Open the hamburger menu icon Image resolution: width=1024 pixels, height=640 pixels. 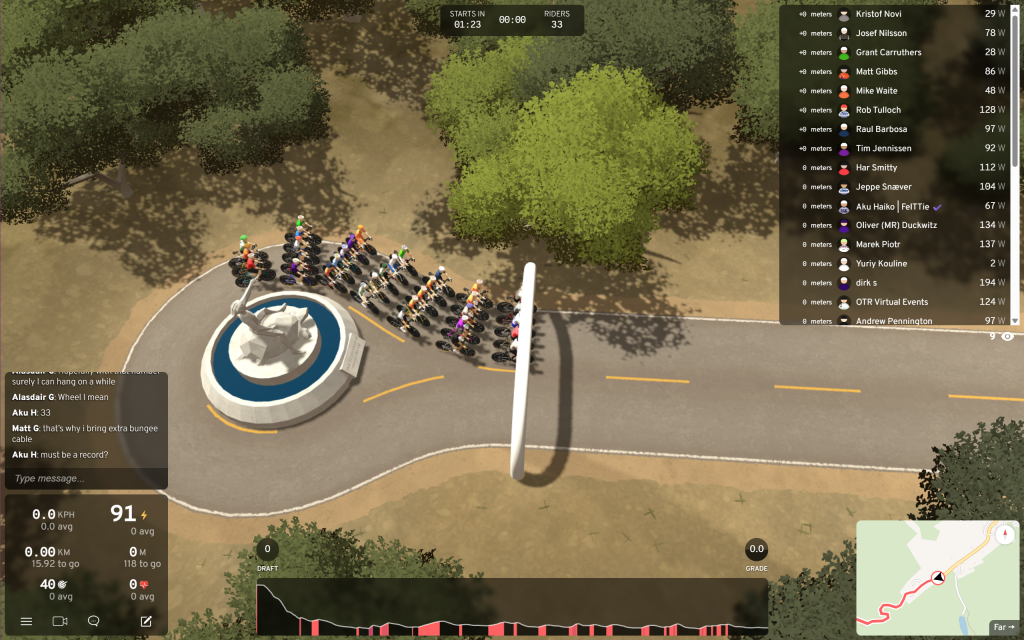click(x=26, y=621)
